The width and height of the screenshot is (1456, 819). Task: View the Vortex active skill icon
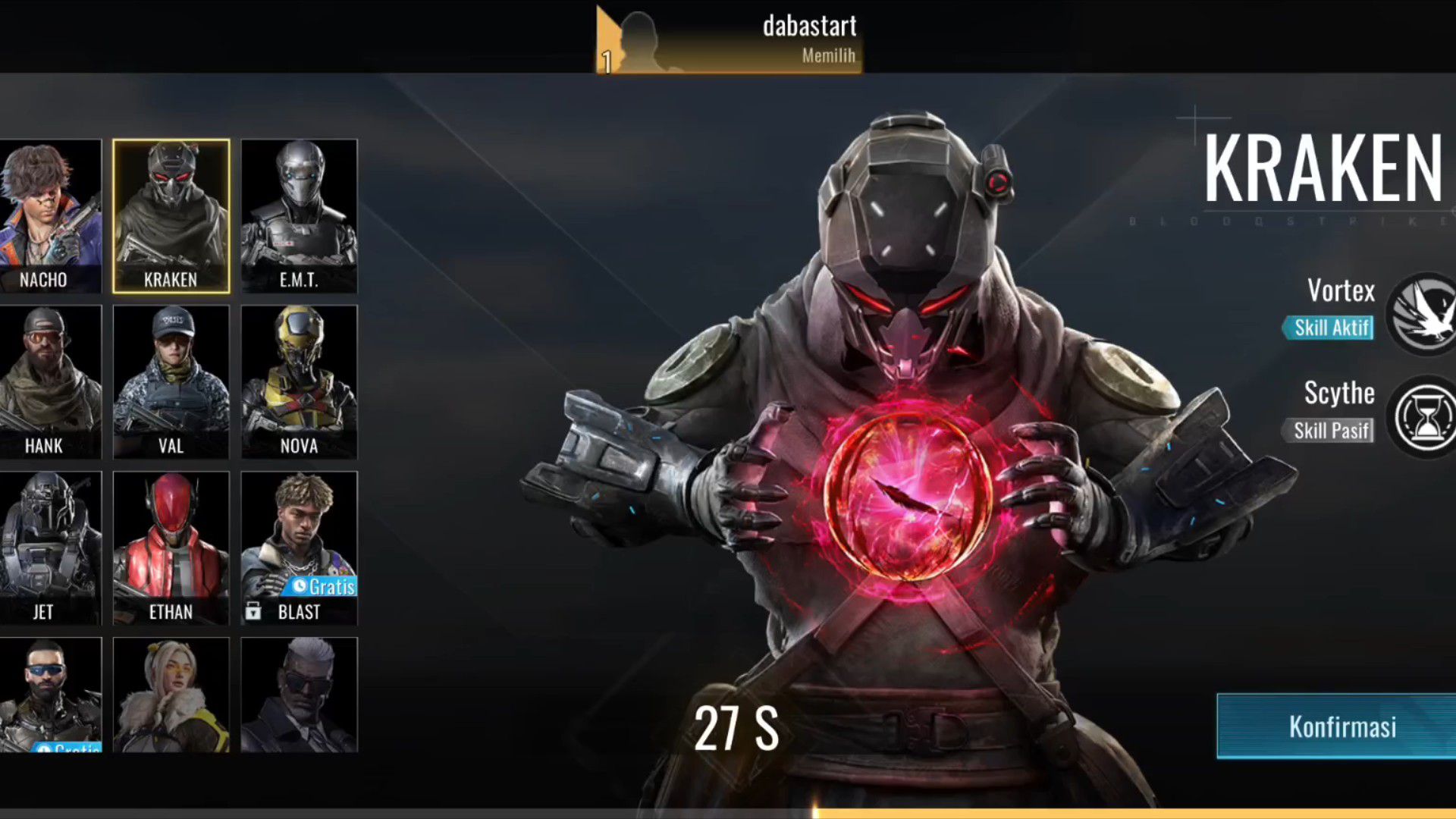[x=1424, y=313]
